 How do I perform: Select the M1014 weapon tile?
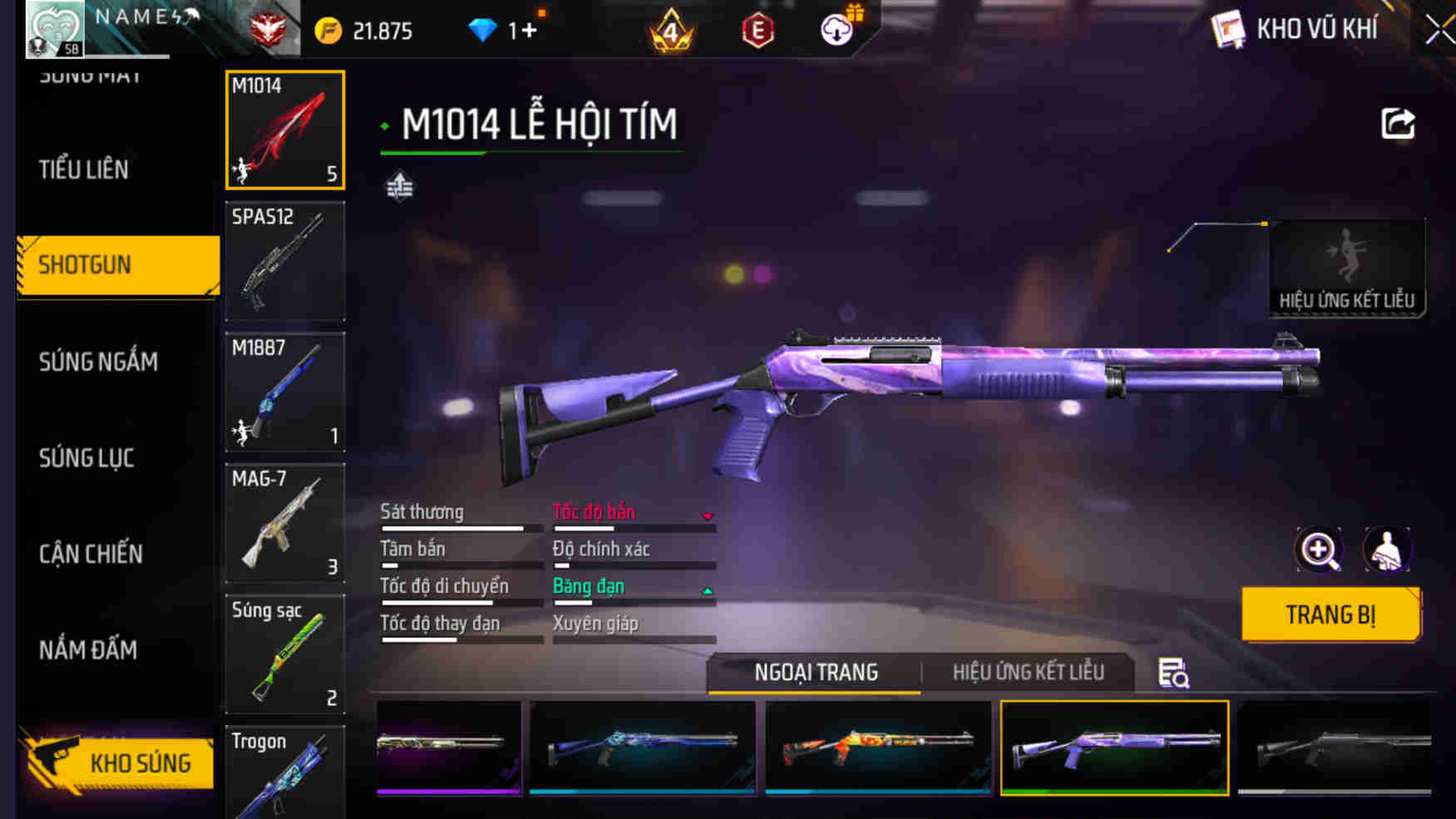(285, 130)
